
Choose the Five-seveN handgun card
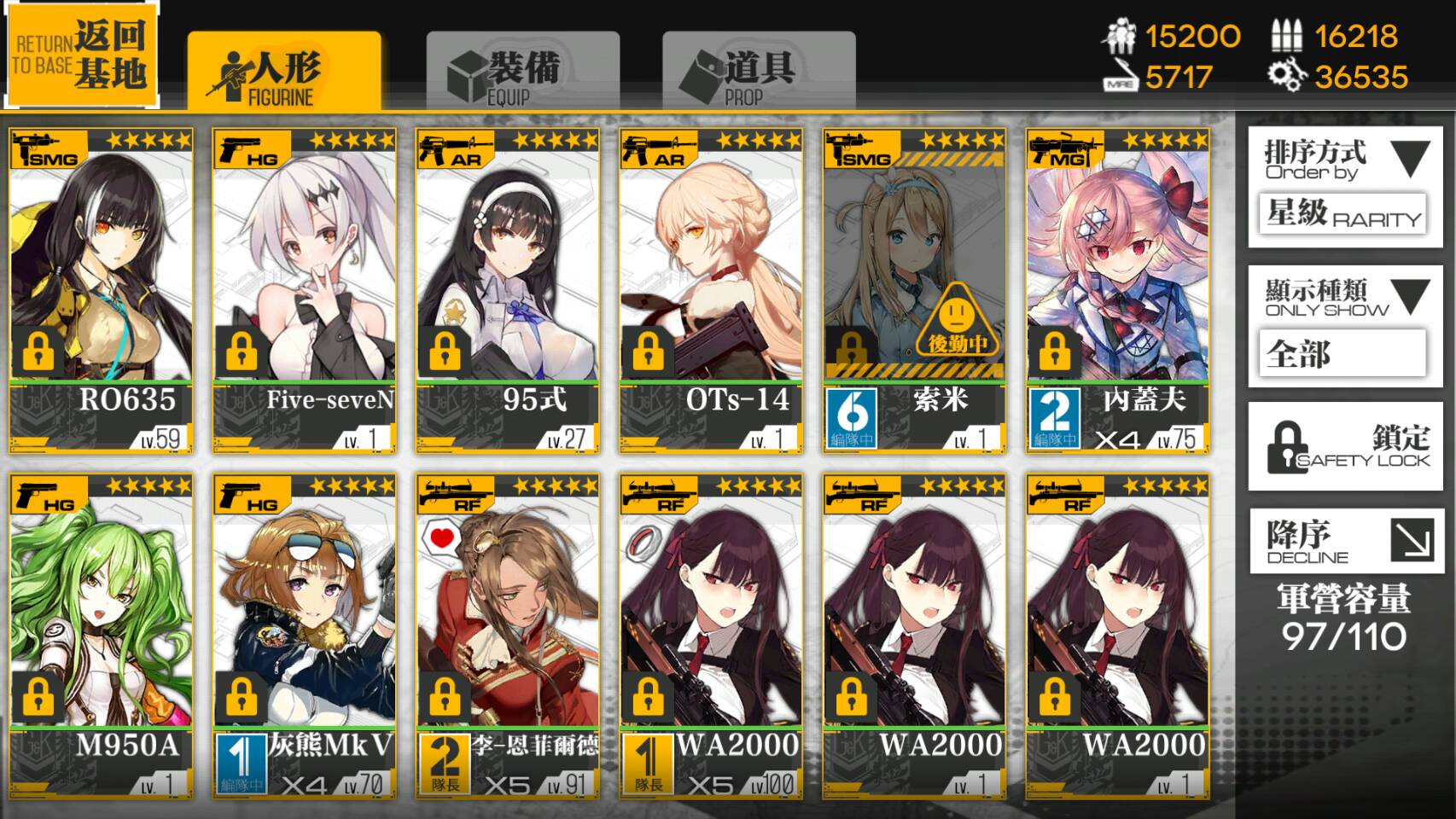click(304, 290)
